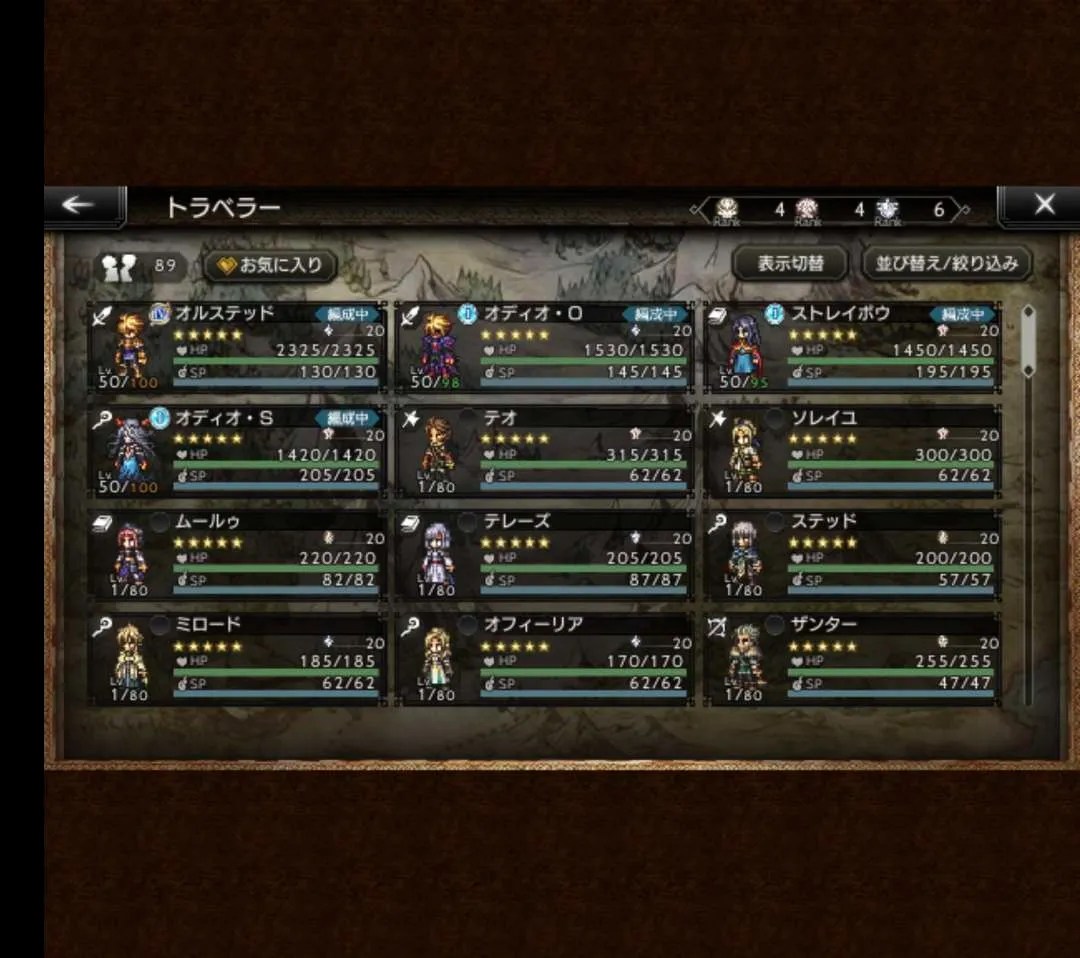Close the Traveler screen with X
This screenshot has width=1080, height=958.
[x=1043, y=206]
